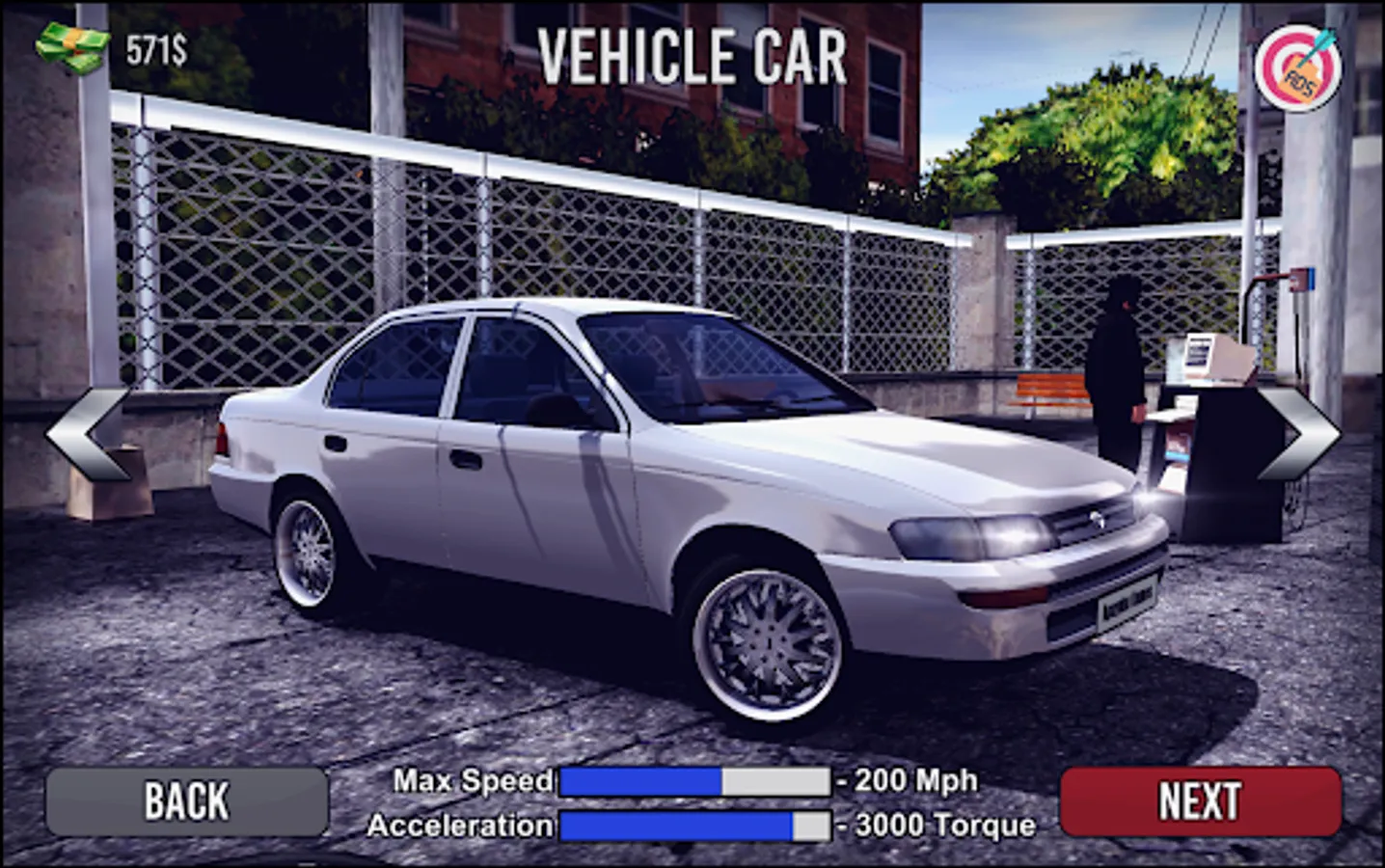Screen dimensions: 1385x868
Task: Select the white sedan in the showcase
Action: coord(675,502)
